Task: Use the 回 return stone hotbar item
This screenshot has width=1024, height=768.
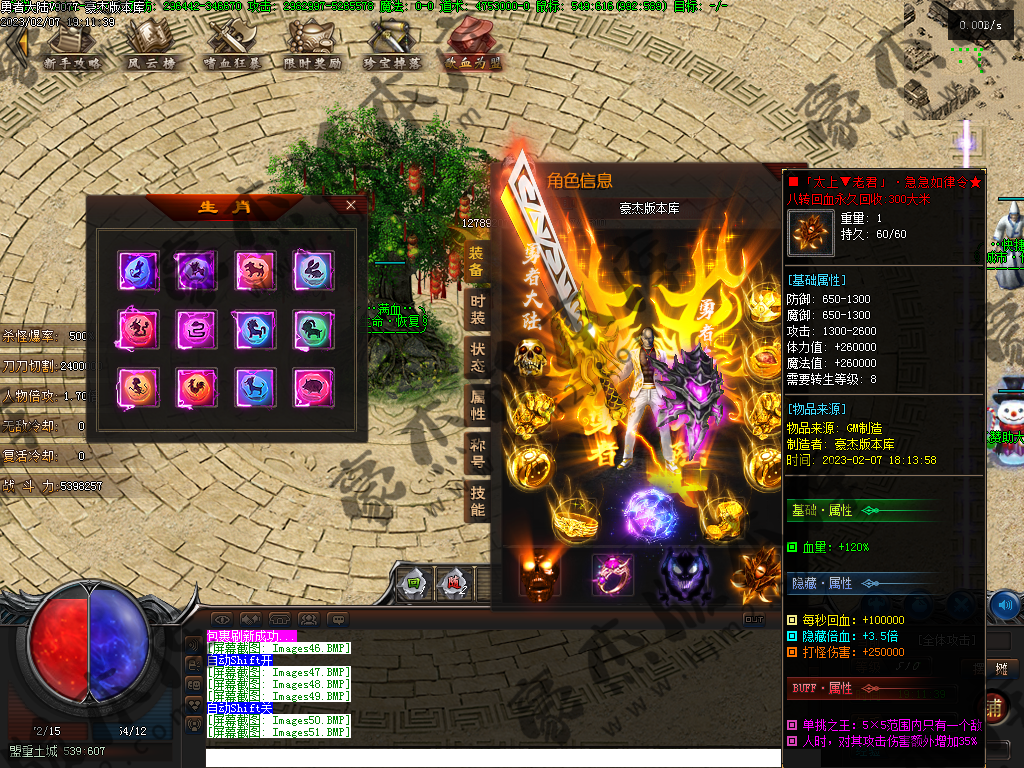Action: click(413, 583)
